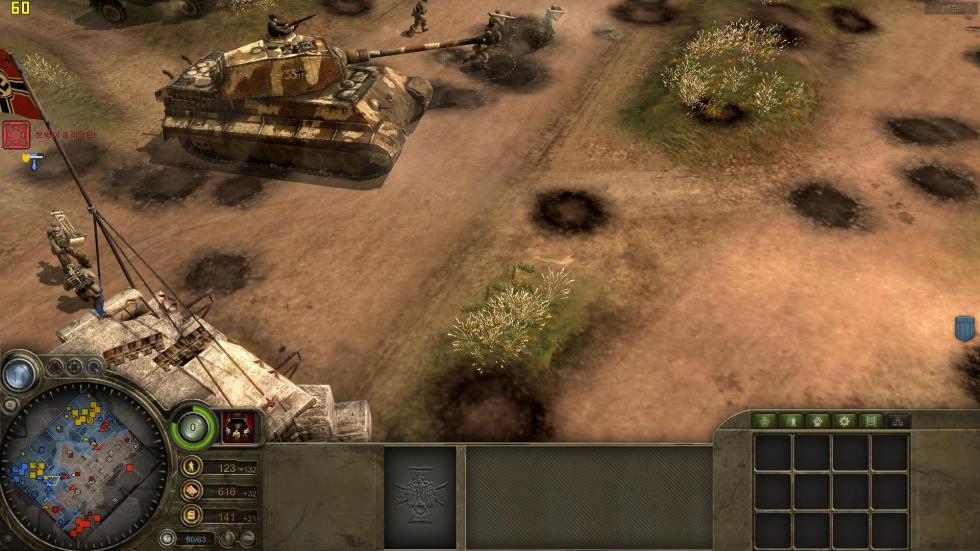Click the population cap icon

point(168,539)
